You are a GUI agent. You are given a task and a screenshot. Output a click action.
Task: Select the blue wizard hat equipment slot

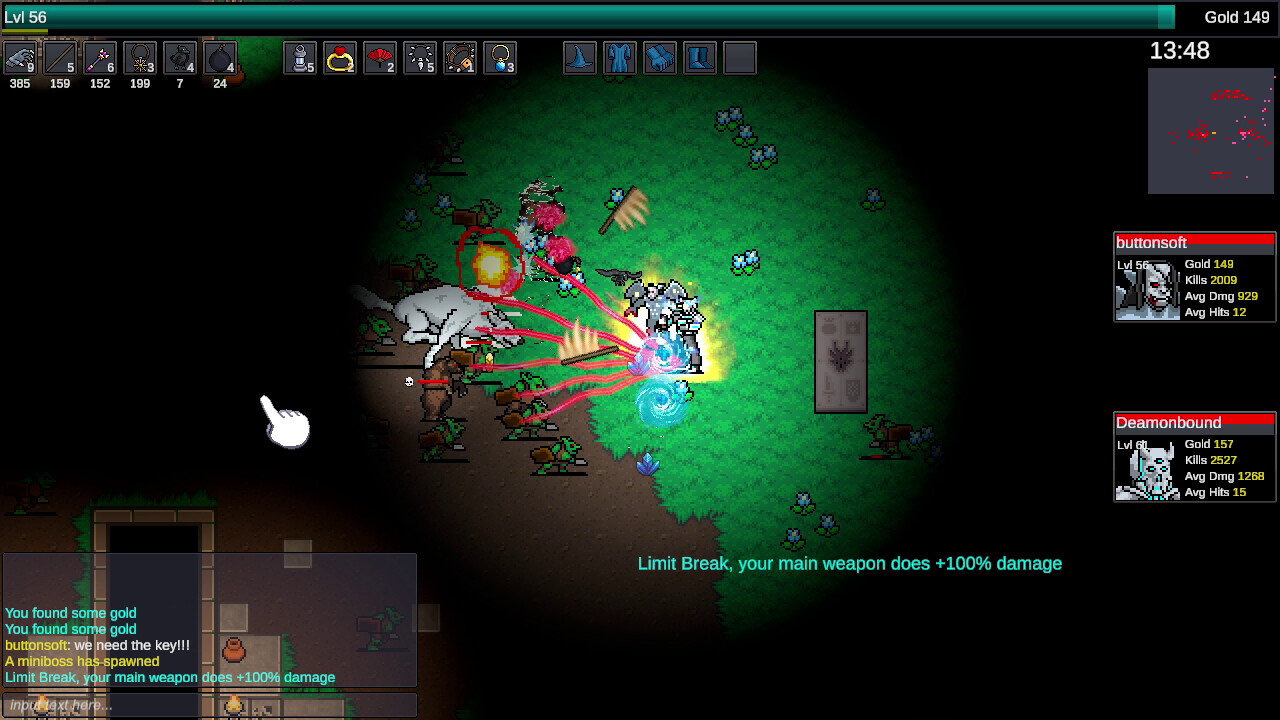[x=580, y=58]
